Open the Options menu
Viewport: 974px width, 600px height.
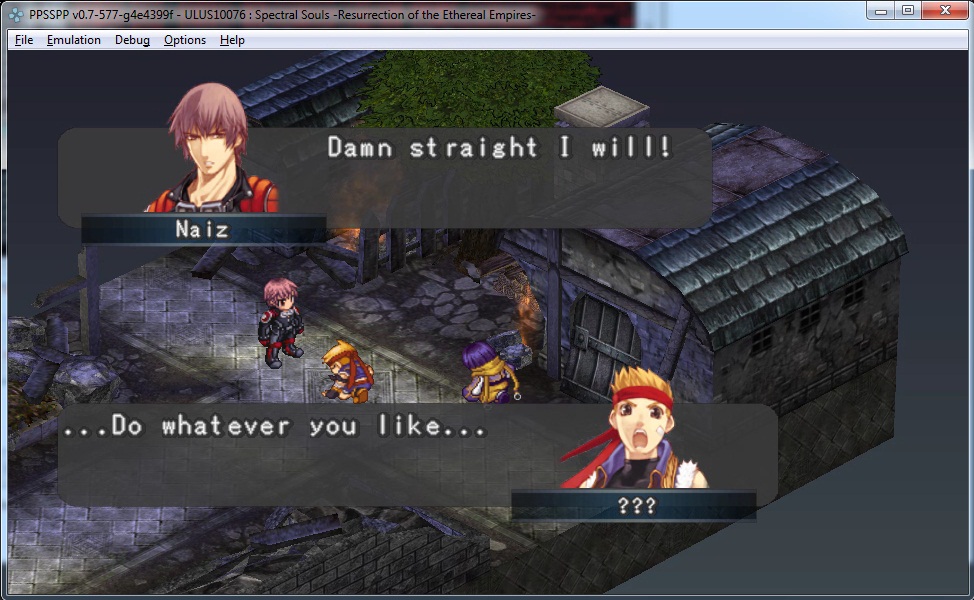click(x=185, y=40)
